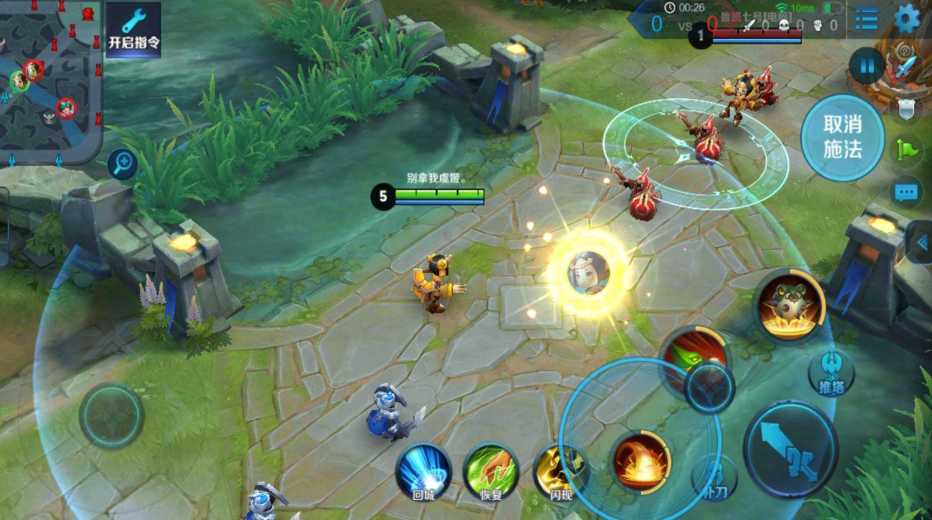Hit the basic attack button
The height and width of the screenshot is (520, 932).
[790, 448]
